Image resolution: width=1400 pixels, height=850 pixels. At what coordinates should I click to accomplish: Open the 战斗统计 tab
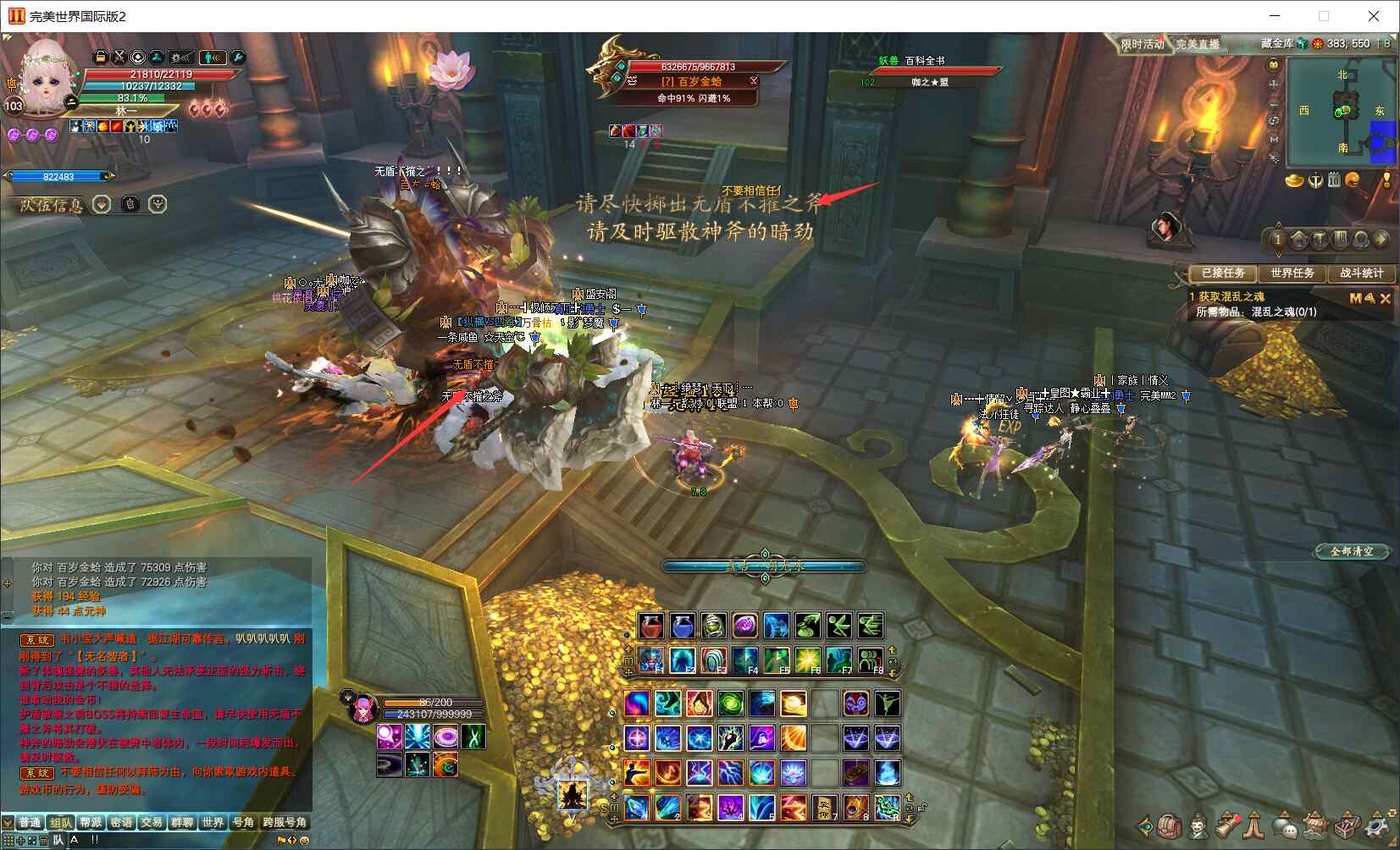click(1361, 273)
